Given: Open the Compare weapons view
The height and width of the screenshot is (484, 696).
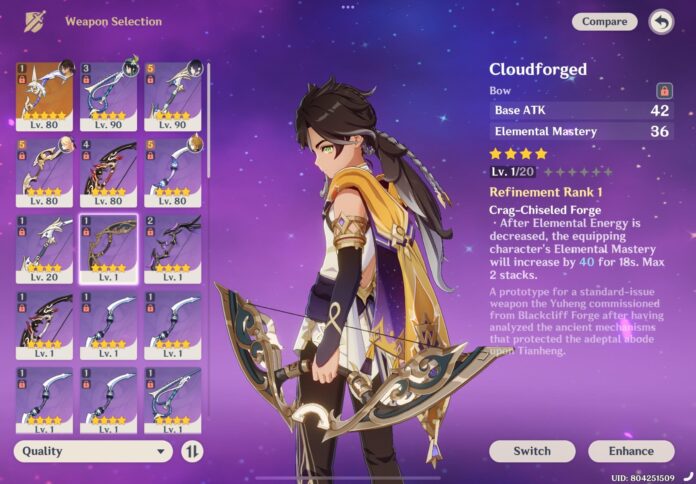Looking at the screenshot, I should coord(604,21).
